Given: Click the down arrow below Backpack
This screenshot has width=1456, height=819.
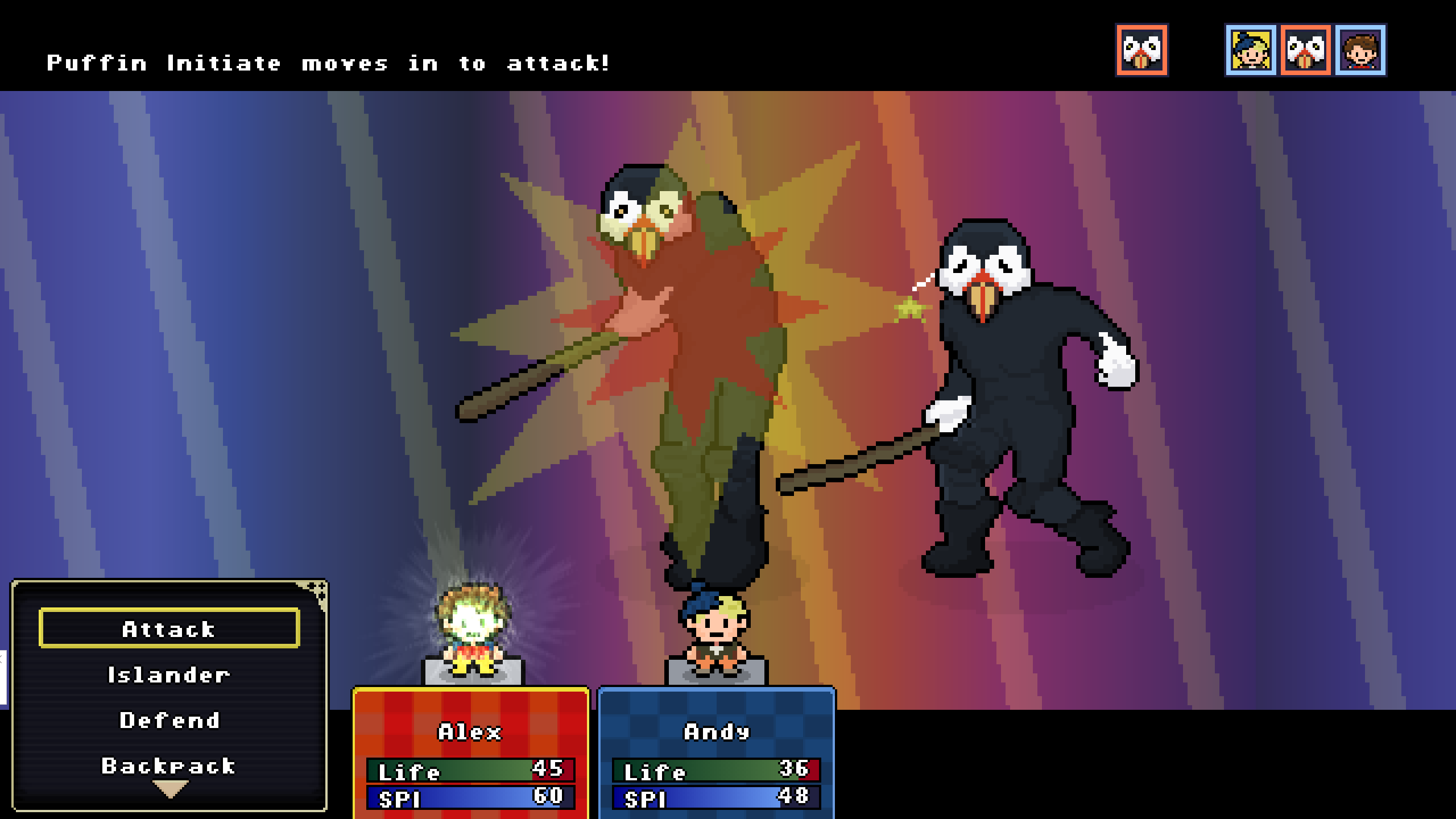Looking at the screenshot, I should point(170,789).
